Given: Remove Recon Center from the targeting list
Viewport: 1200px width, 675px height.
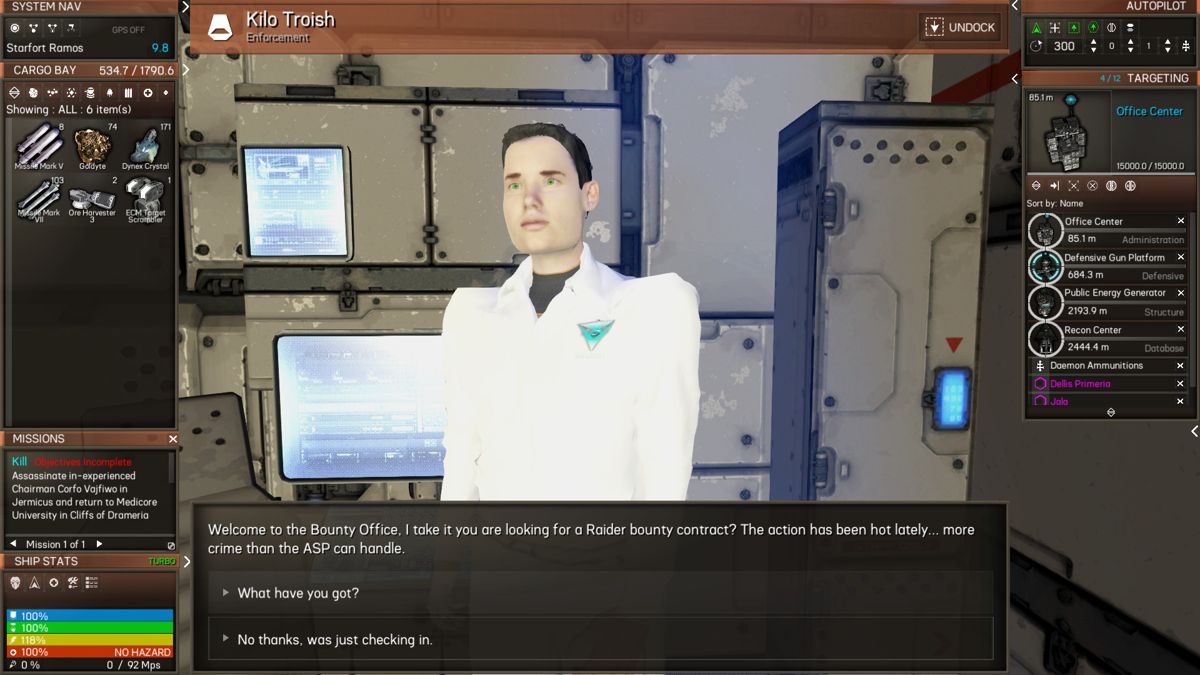Looking at the screenshot, I should point(1181,330).
